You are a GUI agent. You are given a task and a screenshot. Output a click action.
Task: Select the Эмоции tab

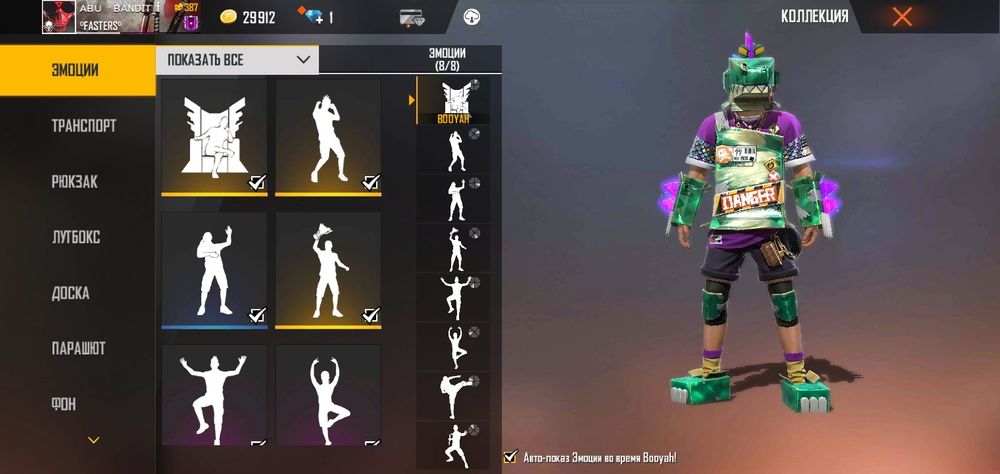coord(75,70)
